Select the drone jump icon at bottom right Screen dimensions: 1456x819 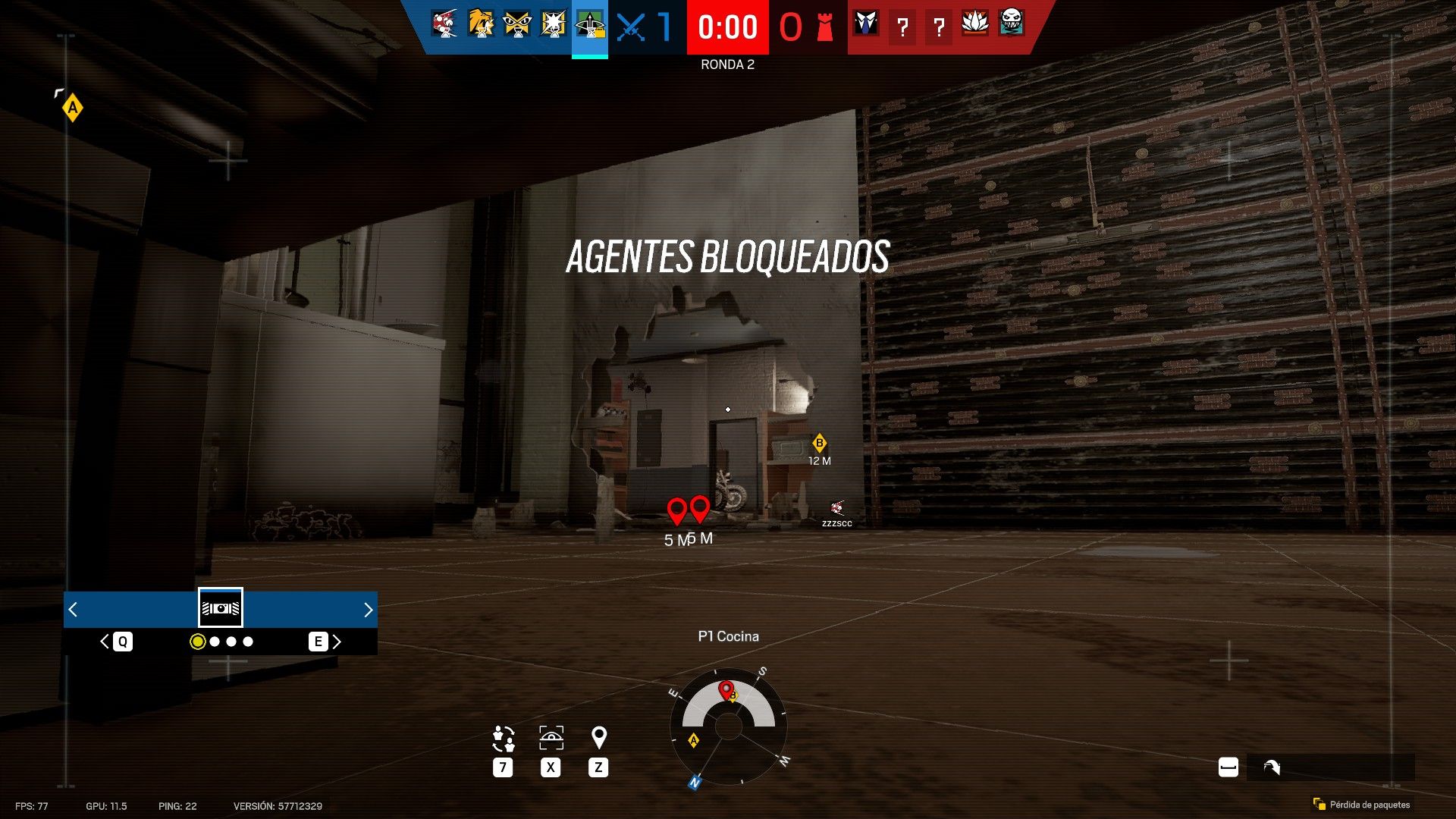coord(1272,767)
